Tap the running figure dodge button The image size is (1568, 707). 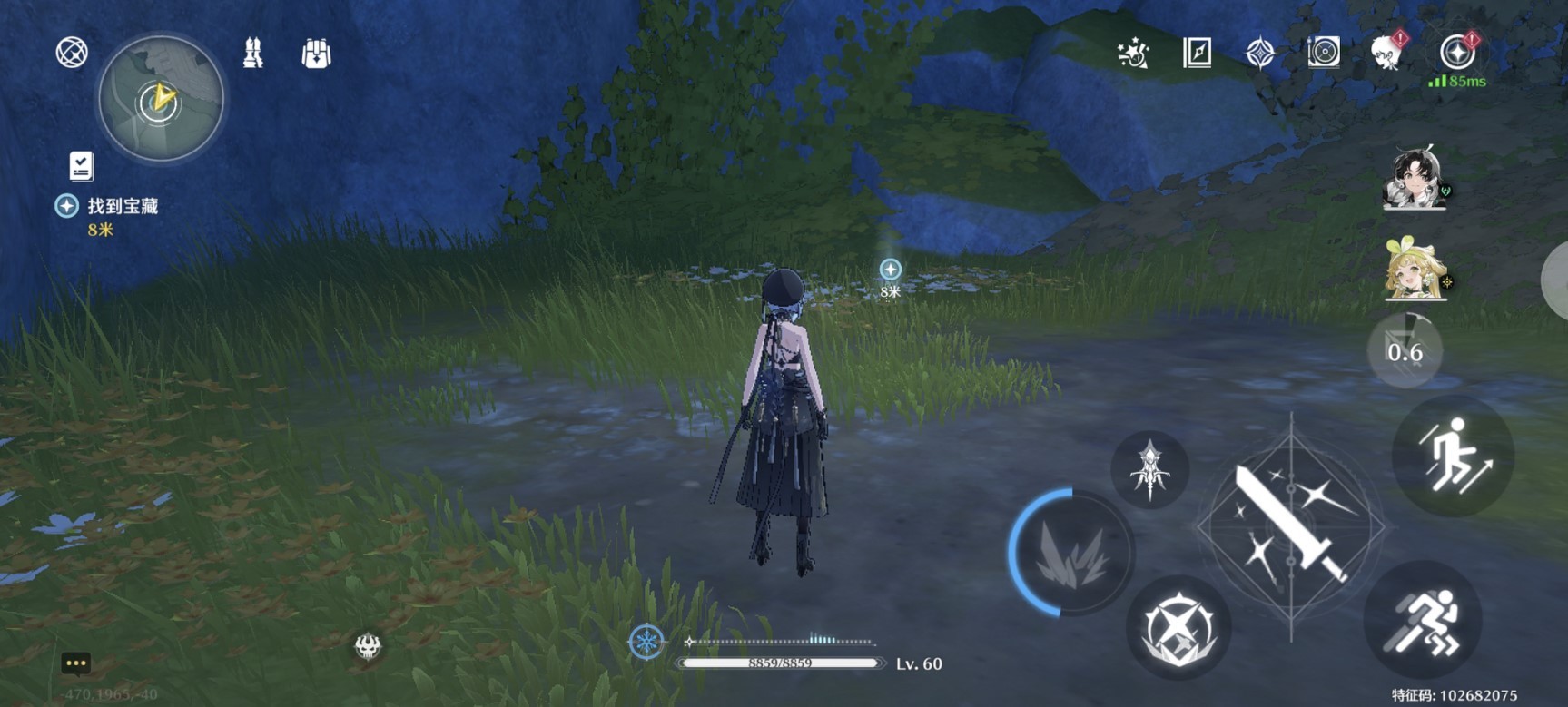pos(1423,621)
